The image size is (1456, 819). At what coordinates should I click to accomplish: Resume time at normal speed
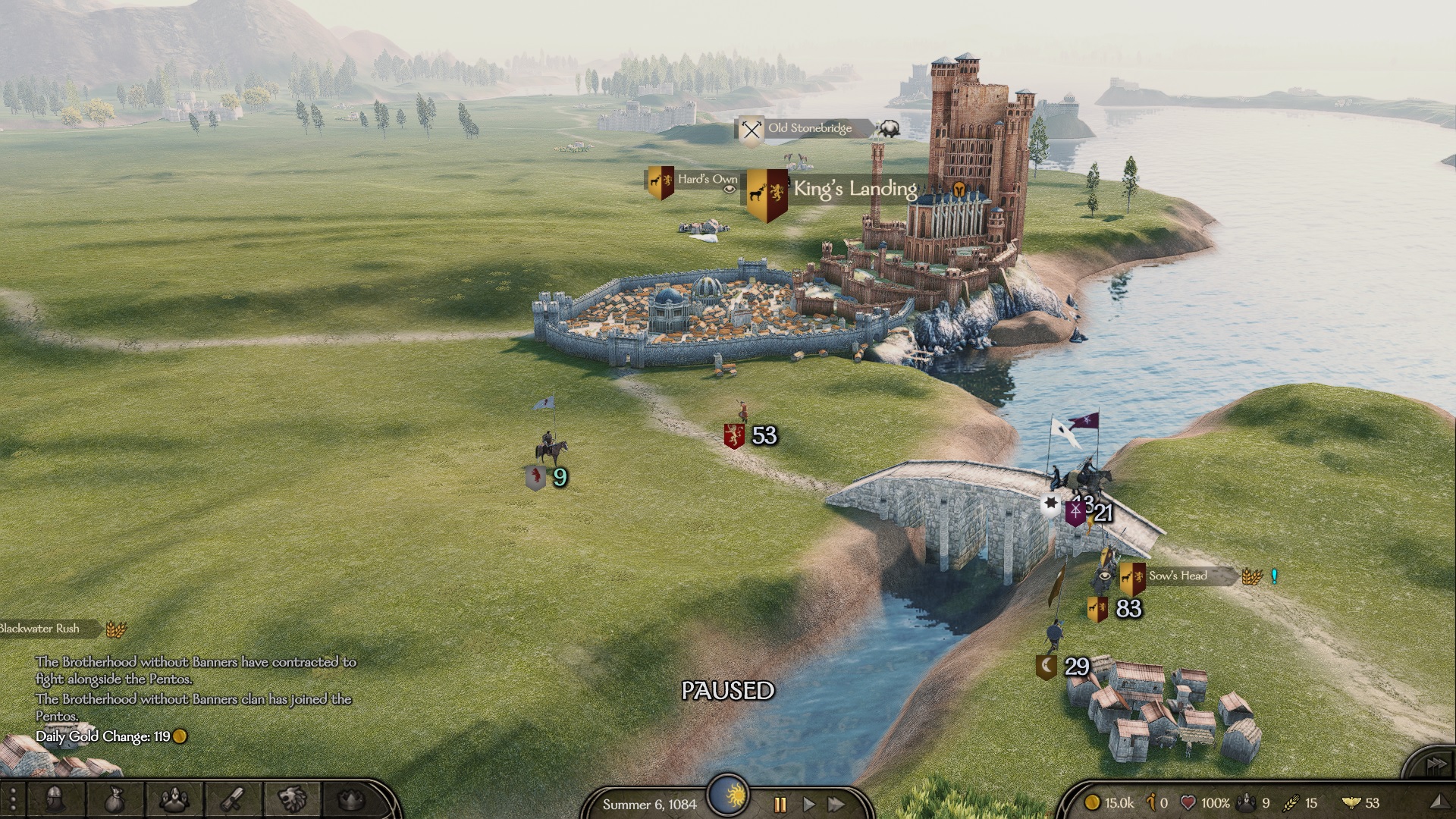click(808, 804)
